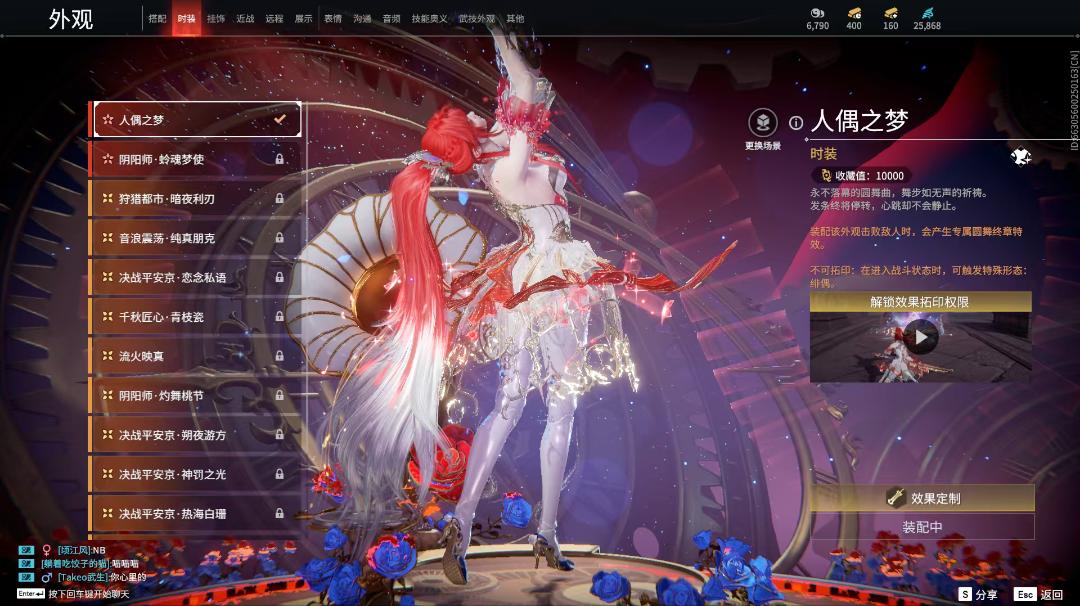Viewport: 1080px width, 606px height.
Task: Open the 表情 tab
Action: point(332,19)
